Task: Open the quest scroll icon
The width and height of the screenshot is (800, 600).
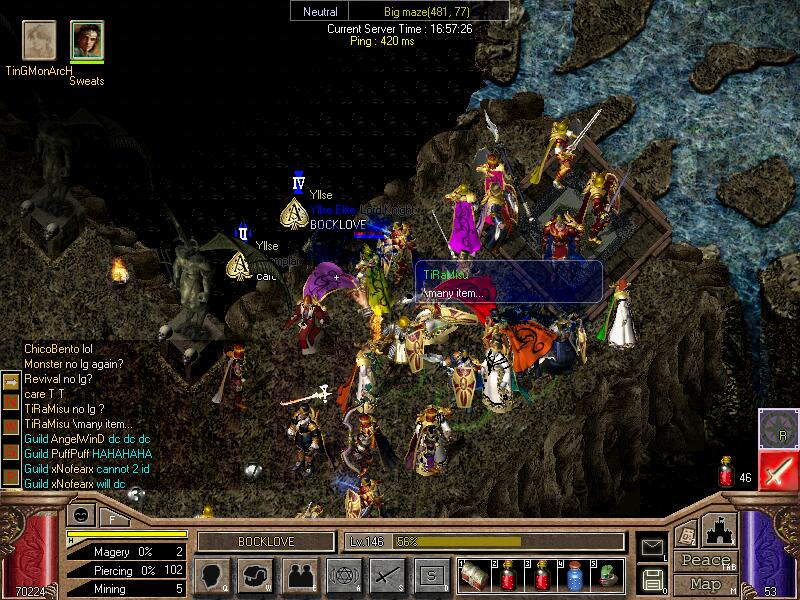Action: [687, 533]
